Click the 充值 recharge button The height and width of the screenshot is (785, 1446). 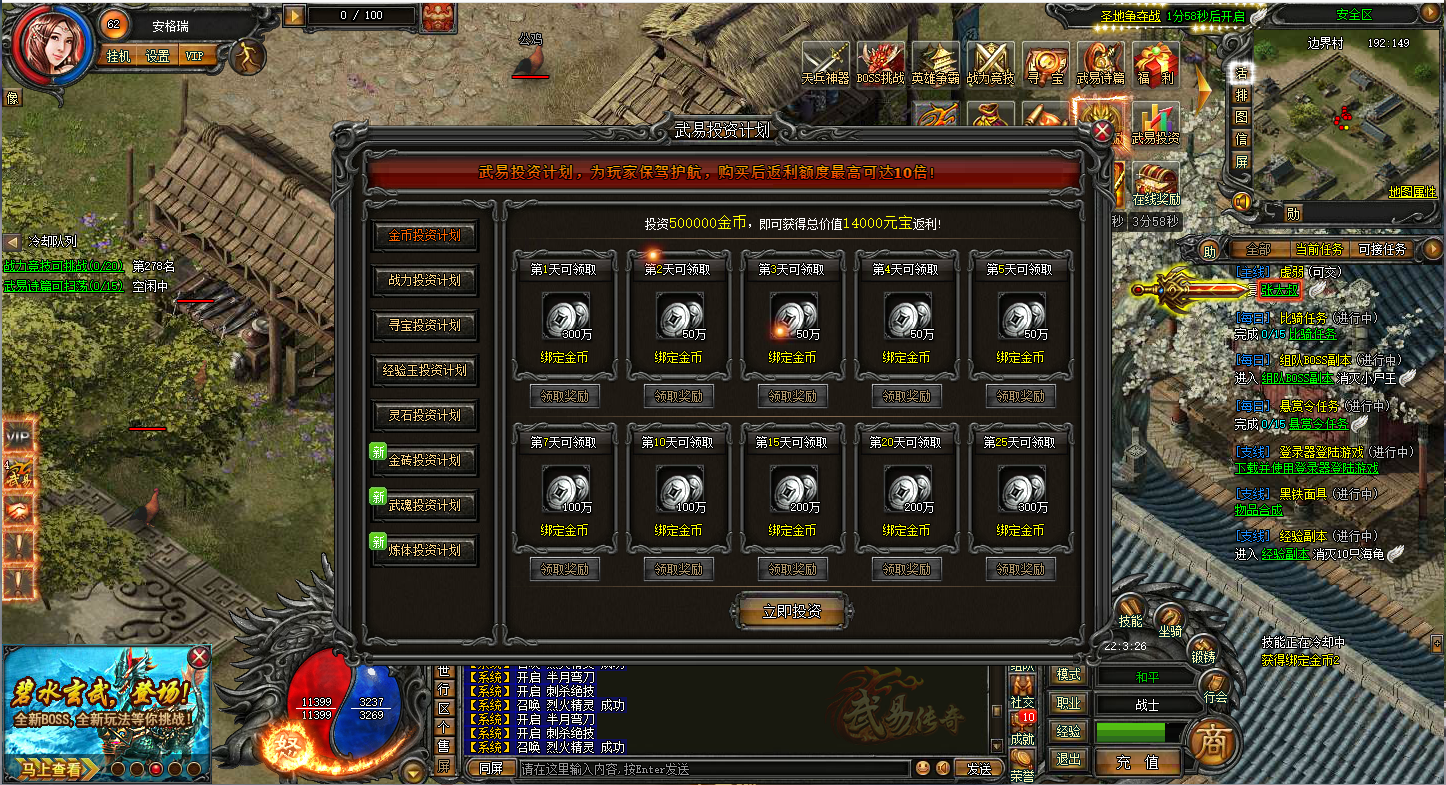click(x=1137, y=761)
